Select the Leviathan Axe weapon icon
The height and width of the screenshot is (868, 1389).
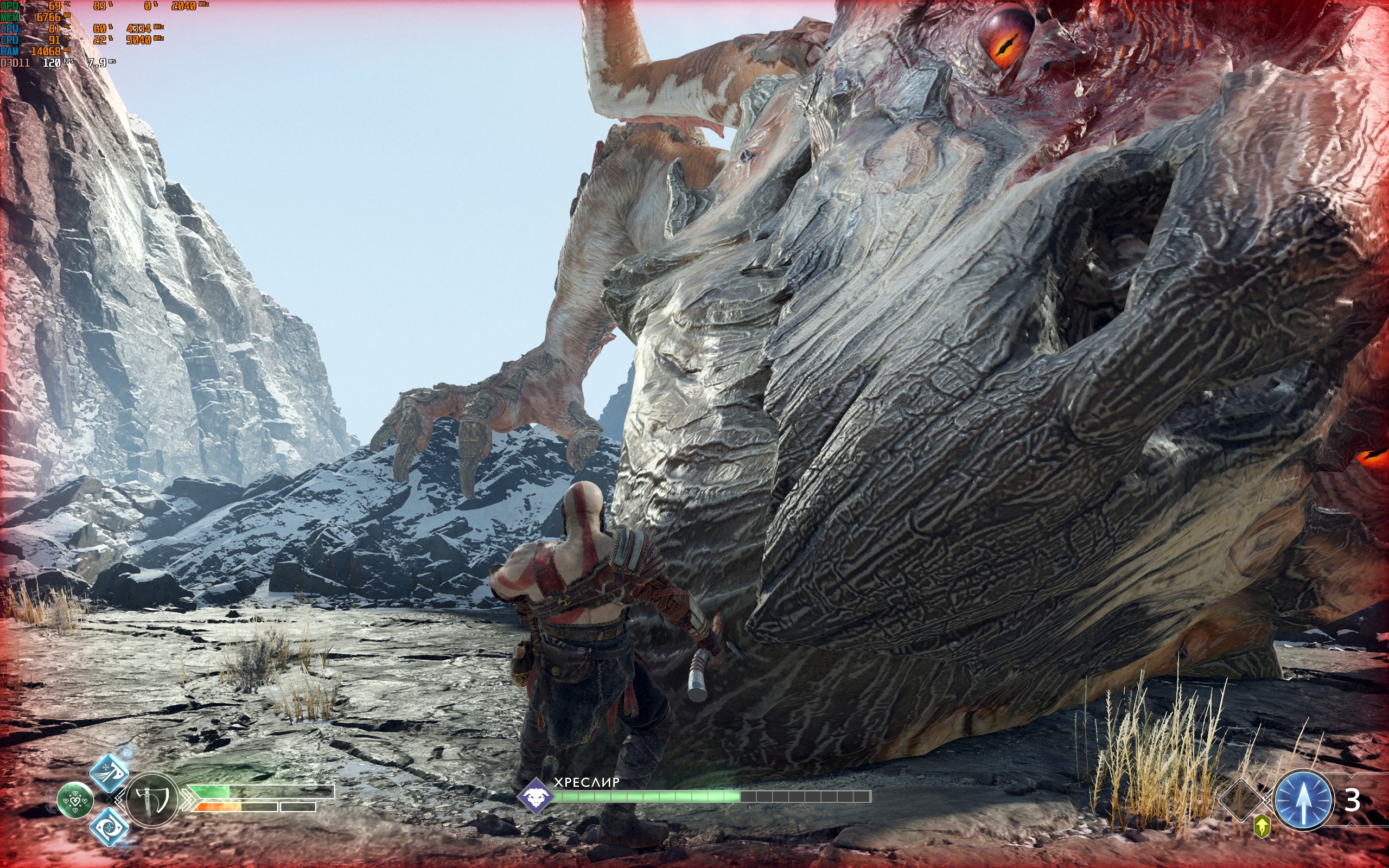152,799
